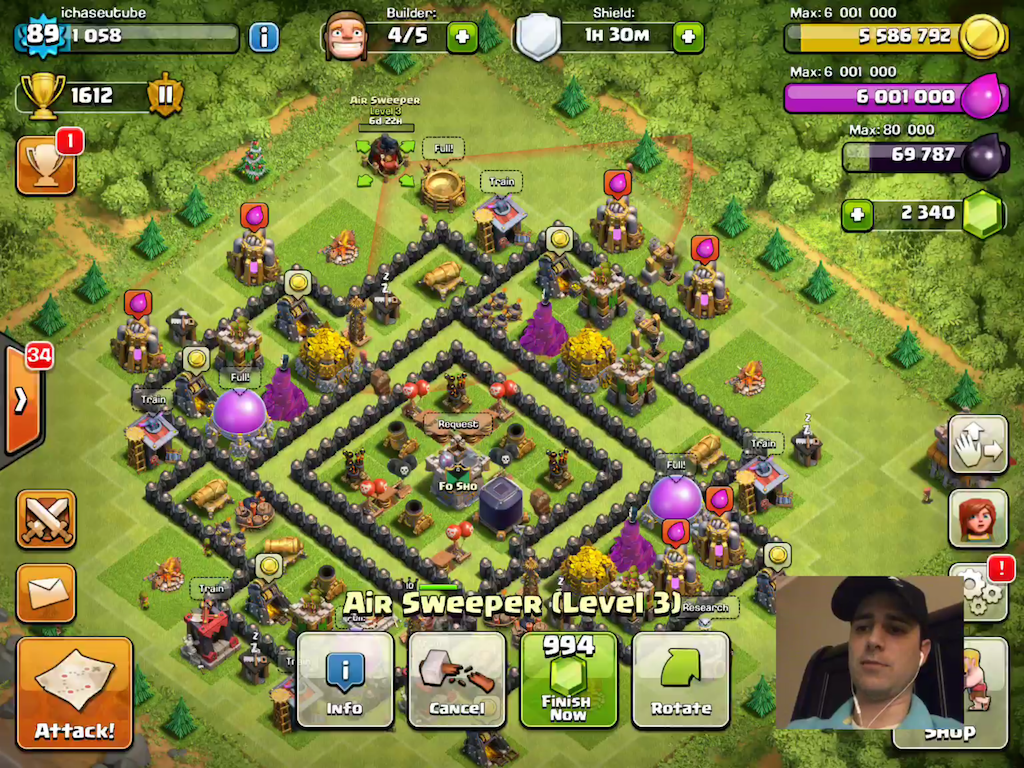Tap the pink elixir drop icon
The width and height of the screenshot is (1024, 768).
(981, 97)
